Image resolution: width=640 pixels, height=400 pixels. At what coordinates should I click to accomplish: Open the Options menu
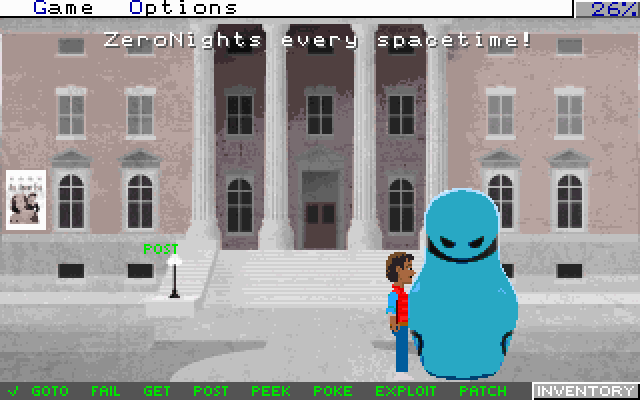coord(183,8)
